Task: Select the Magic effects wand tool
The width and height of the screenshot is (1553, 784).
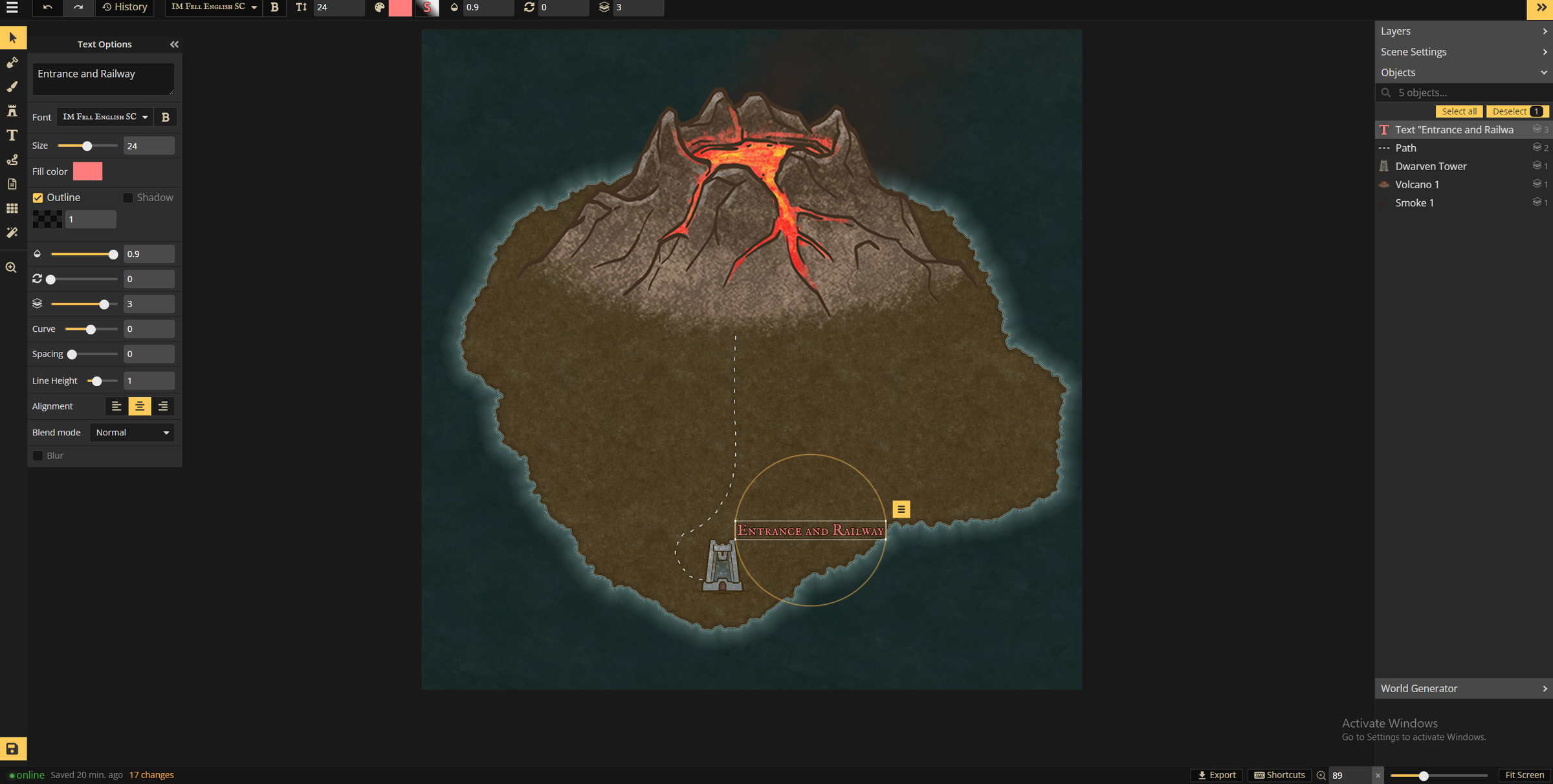Action: [12, 232]
